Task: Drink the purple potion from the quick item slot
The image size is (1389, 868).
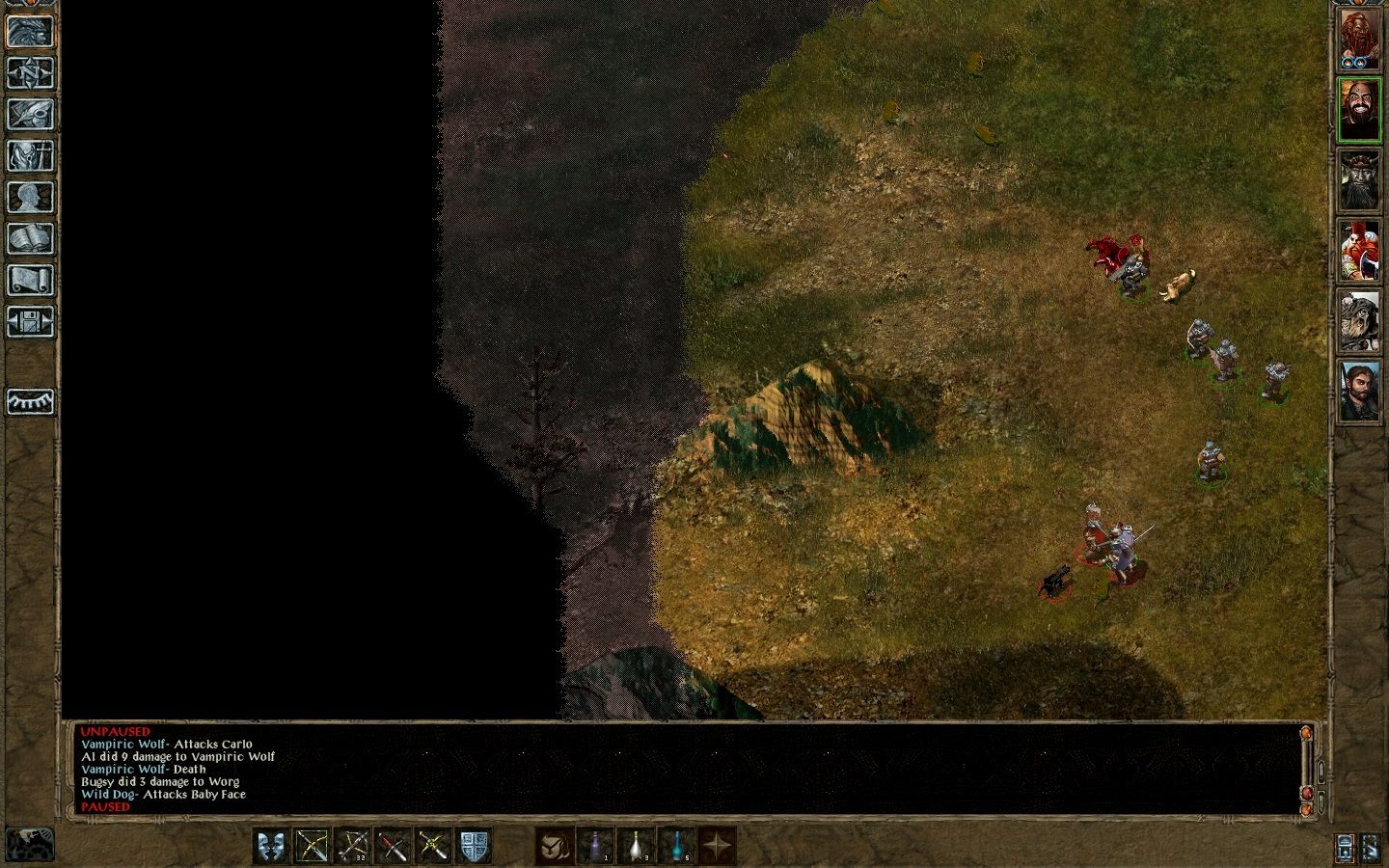Action: (x=598, y=848)
